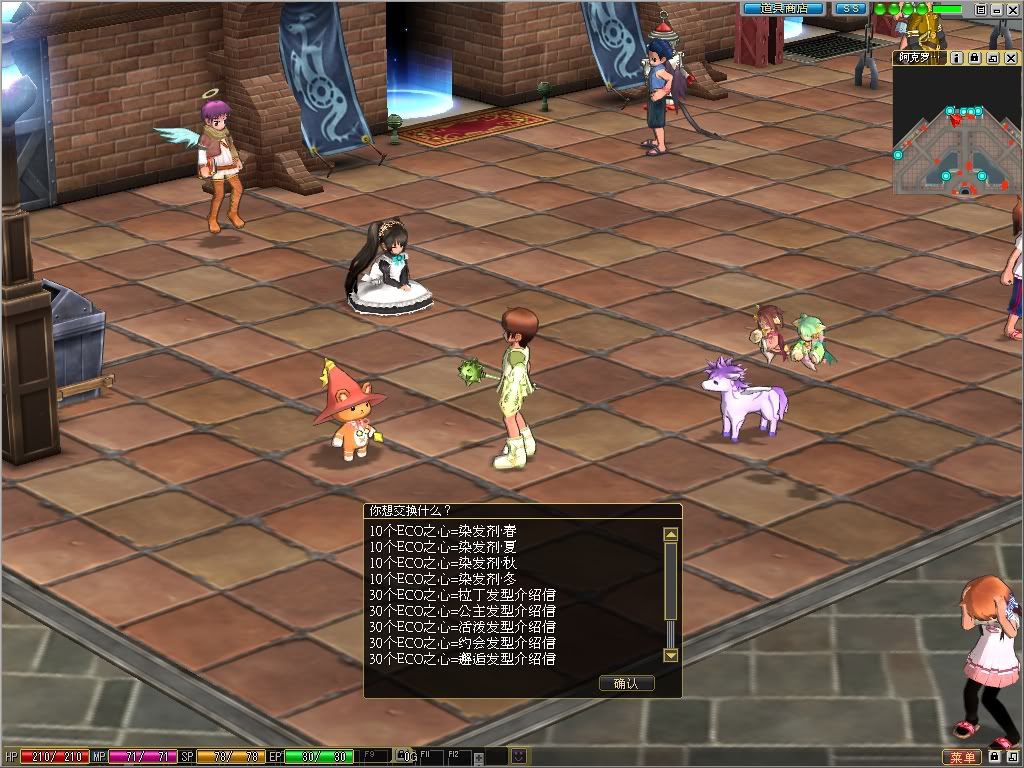Minimize the game window
1024x768 pixels.
tap(997, 9)
